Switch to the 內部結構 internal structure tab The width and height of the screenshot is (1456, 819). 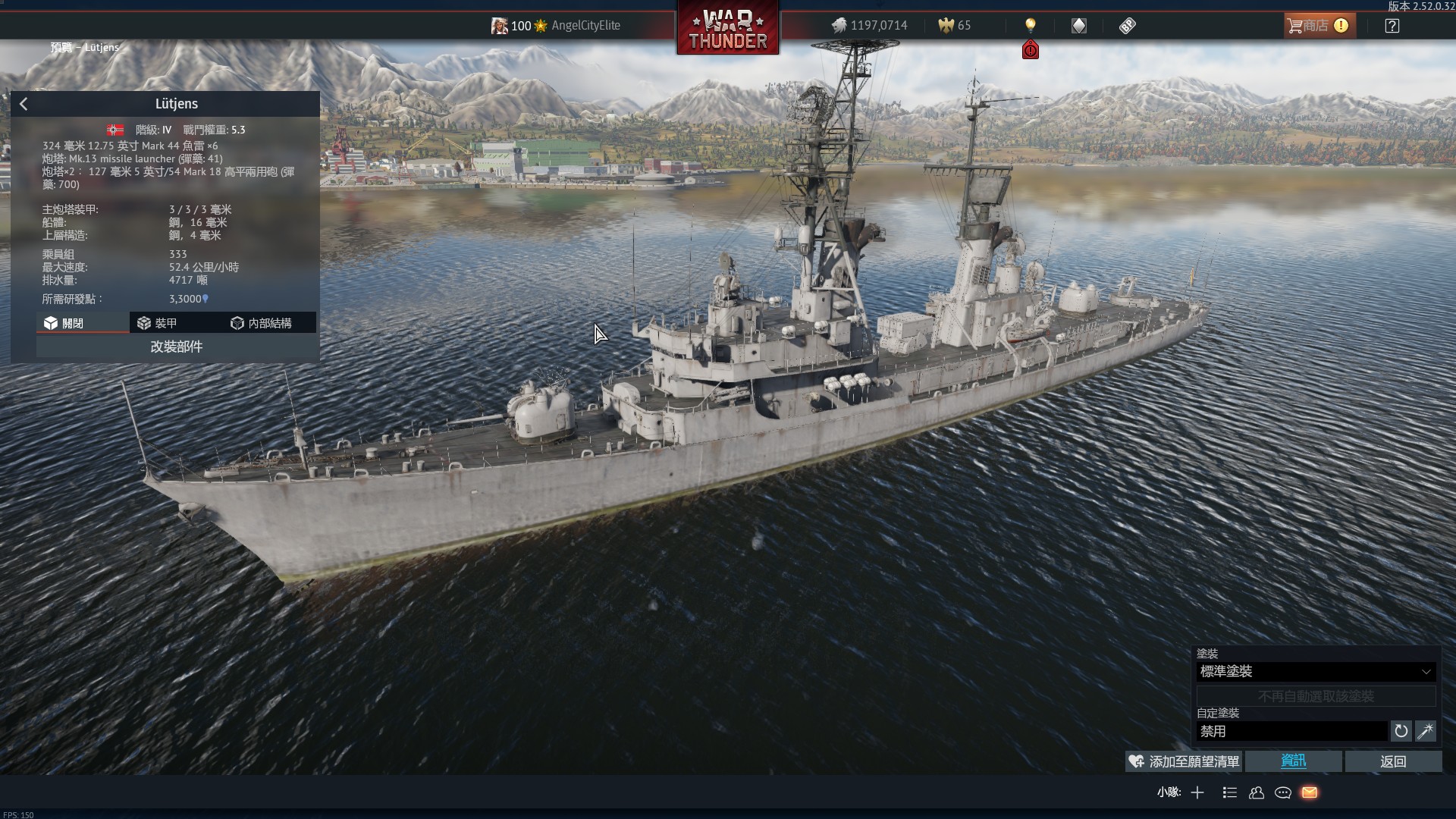point(261,323)
